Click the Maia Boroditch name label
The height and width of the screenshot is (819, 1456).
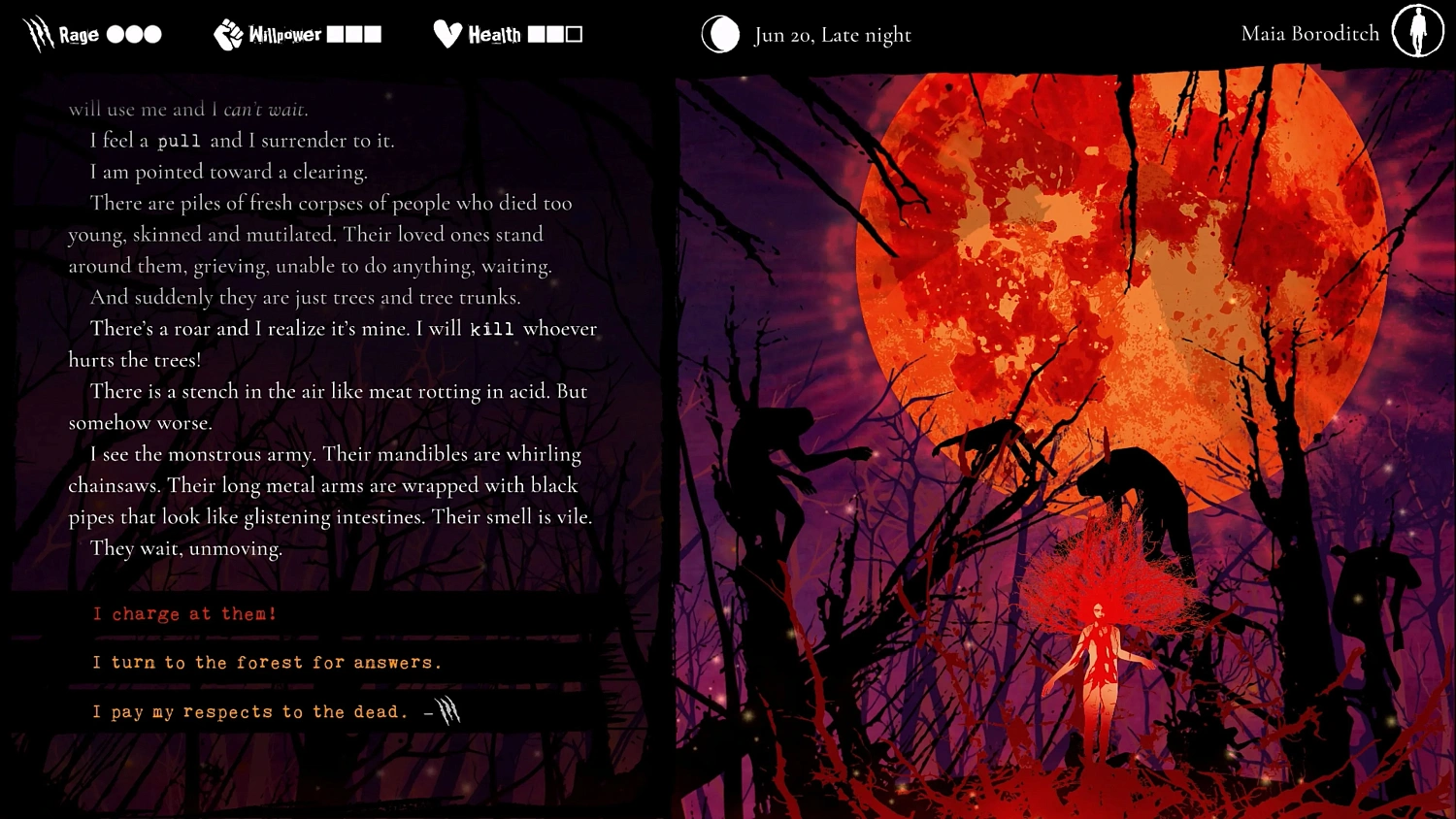(1308, 32)
